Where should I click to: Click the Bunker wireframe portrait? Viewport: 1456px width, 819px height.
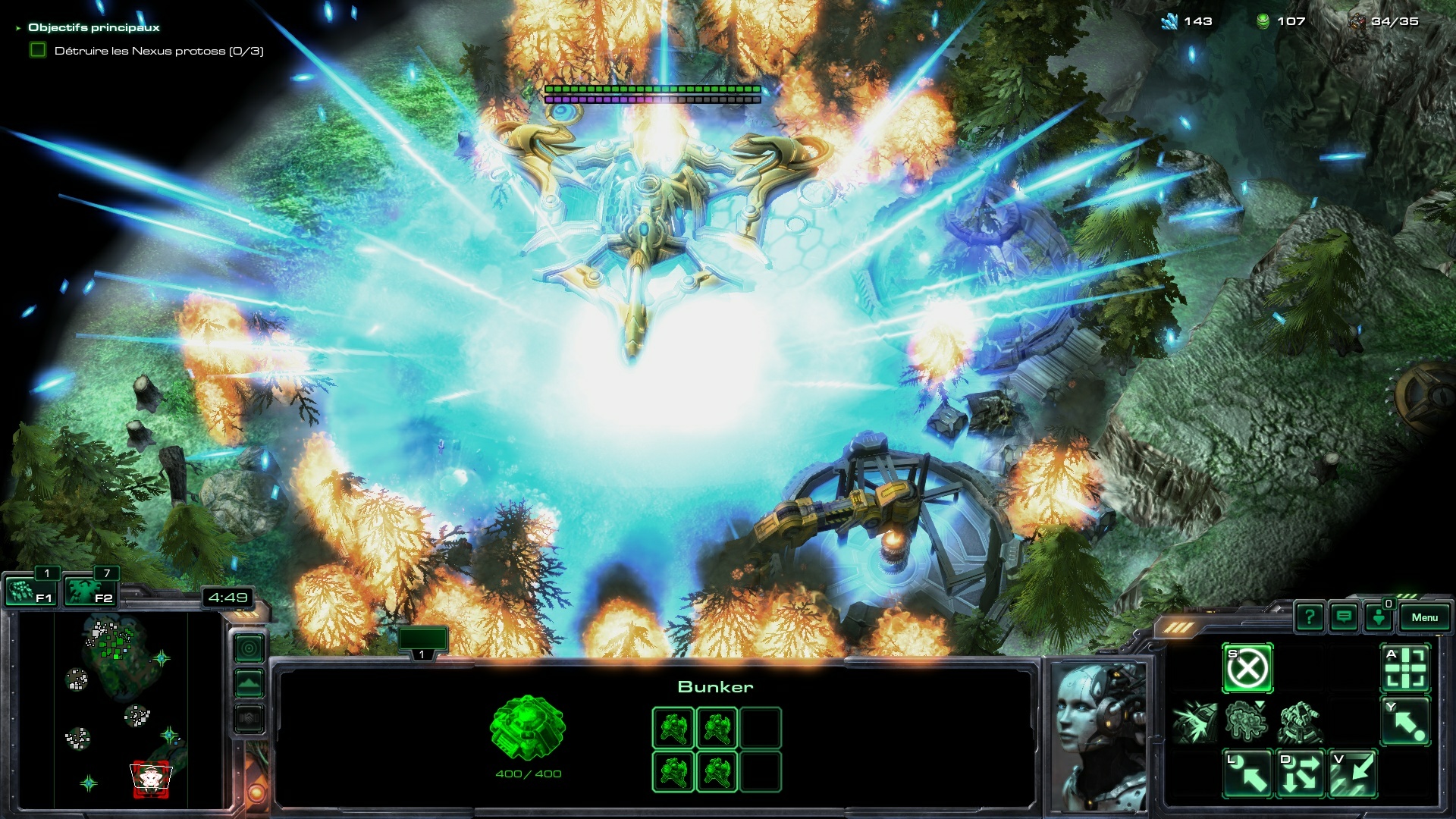(x=528, y=728)
